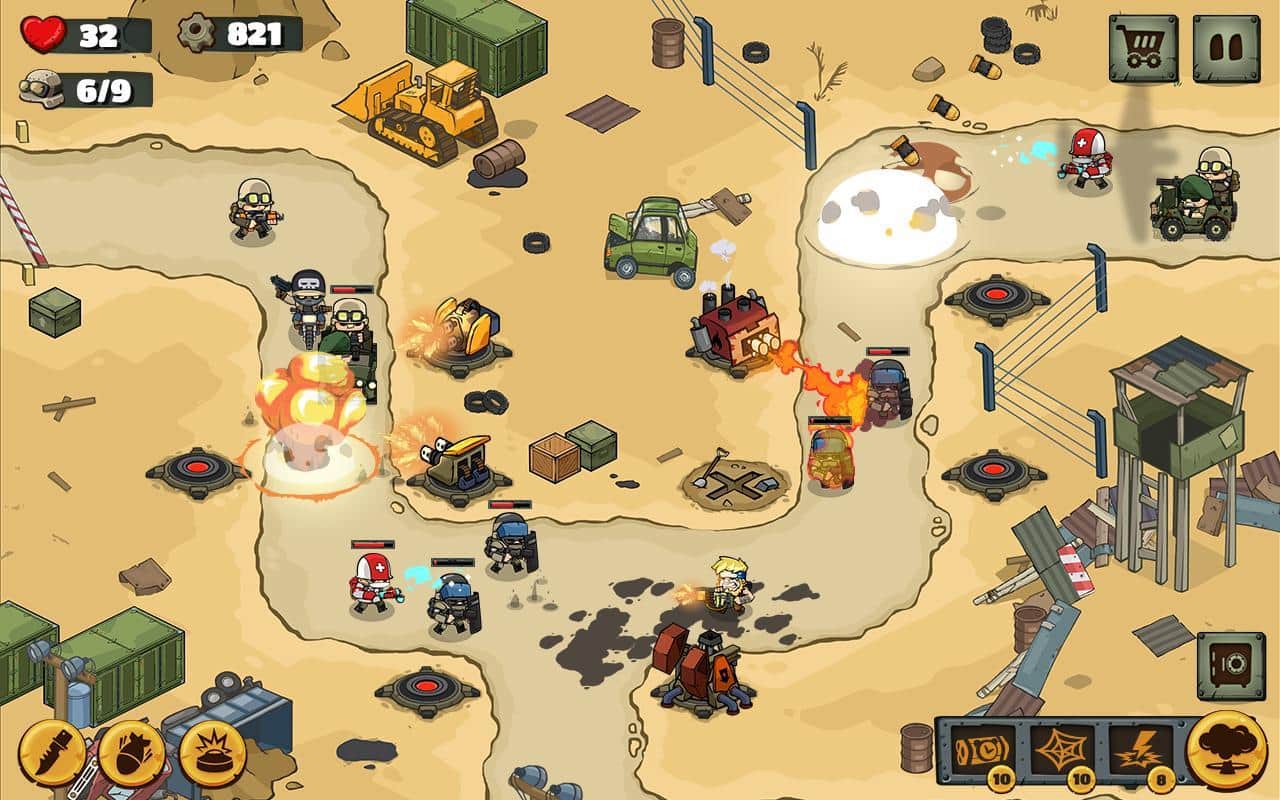Screen dimensions: 1280x800
Task: Select the spider web trap power-up
Action: [x=1064, y=750]
